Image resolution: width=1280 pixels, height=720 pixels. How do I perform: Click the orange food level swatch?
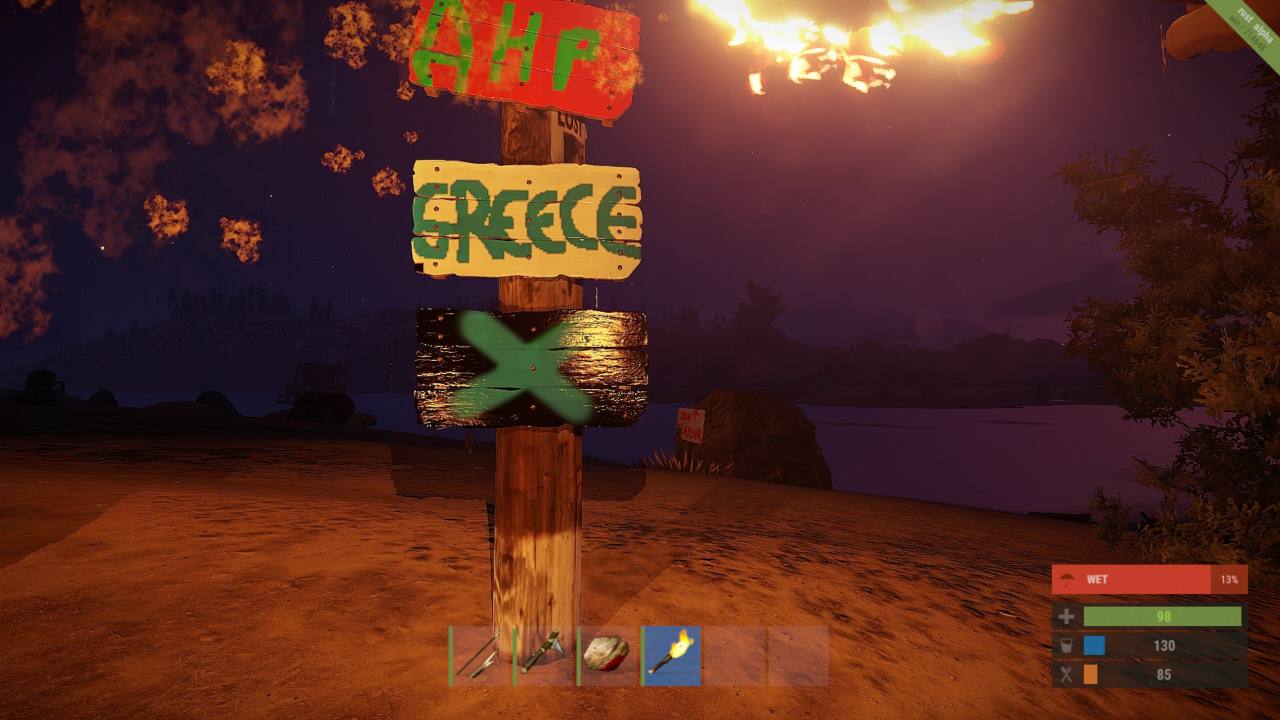pos(1093,675)
